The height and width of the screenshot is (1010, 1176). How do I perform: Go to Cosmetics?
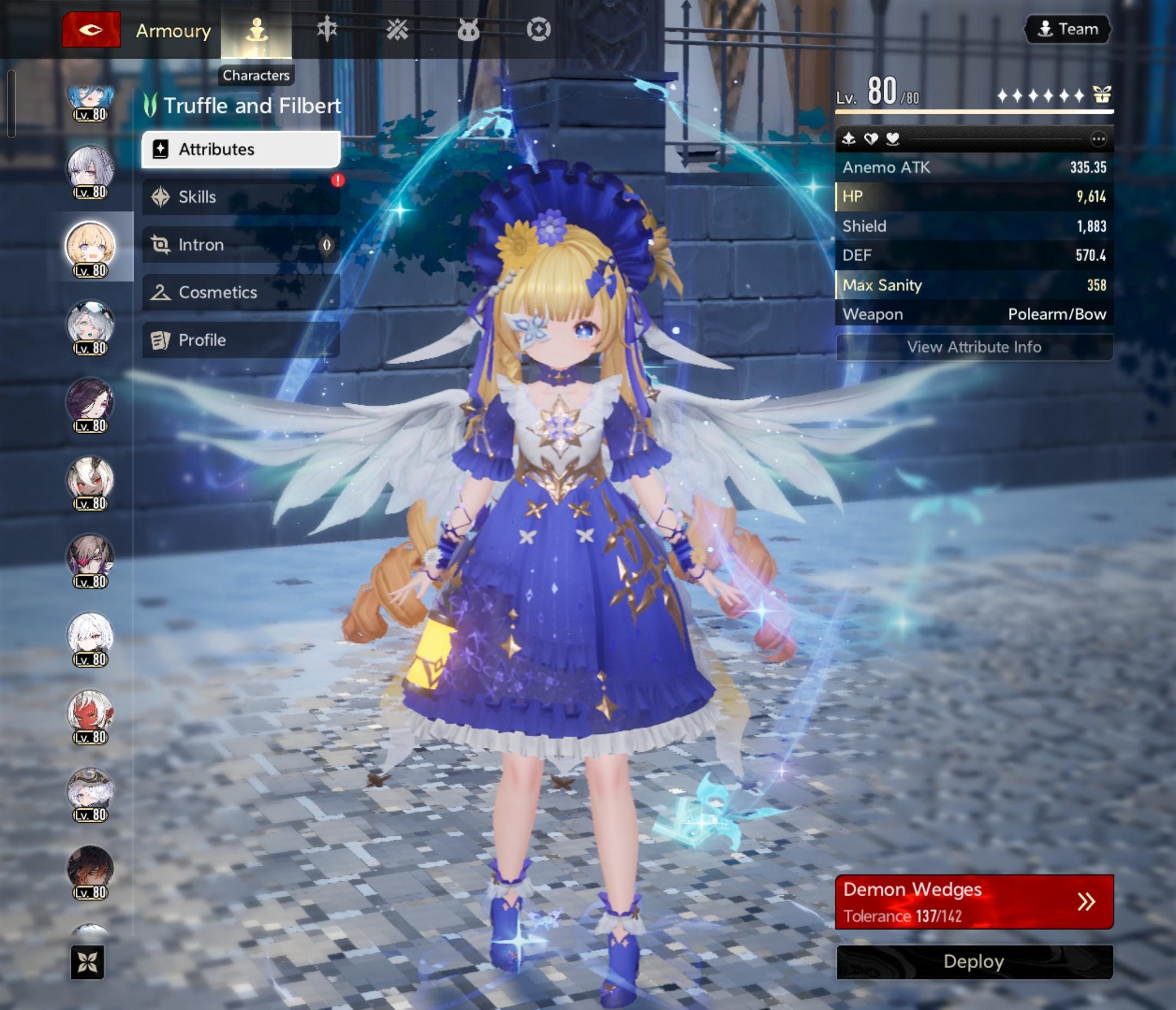pos(241,293)
